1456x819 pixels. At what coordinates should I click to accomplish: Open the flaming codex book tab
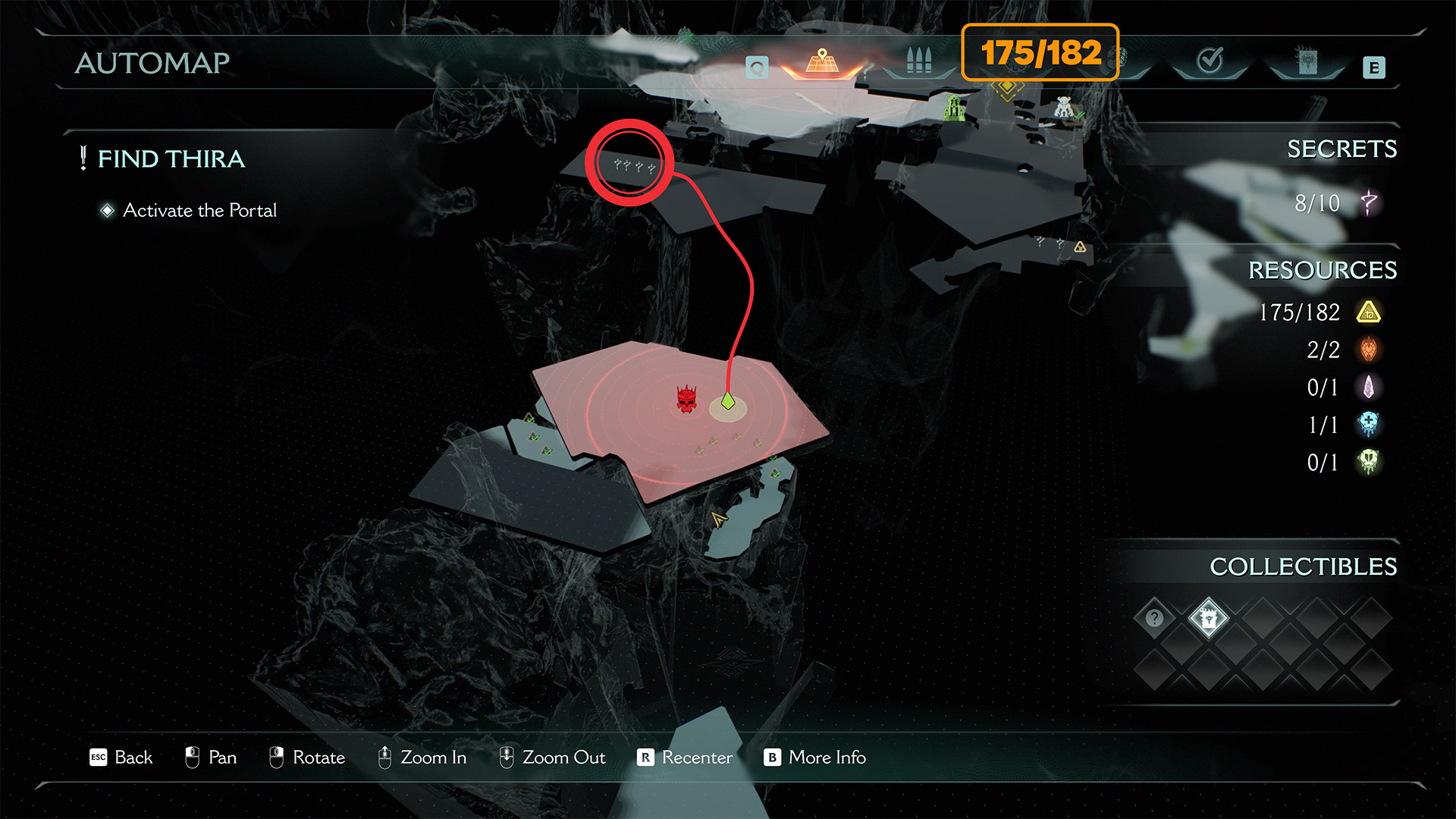pyautogui.click(x=1307, y=61)
